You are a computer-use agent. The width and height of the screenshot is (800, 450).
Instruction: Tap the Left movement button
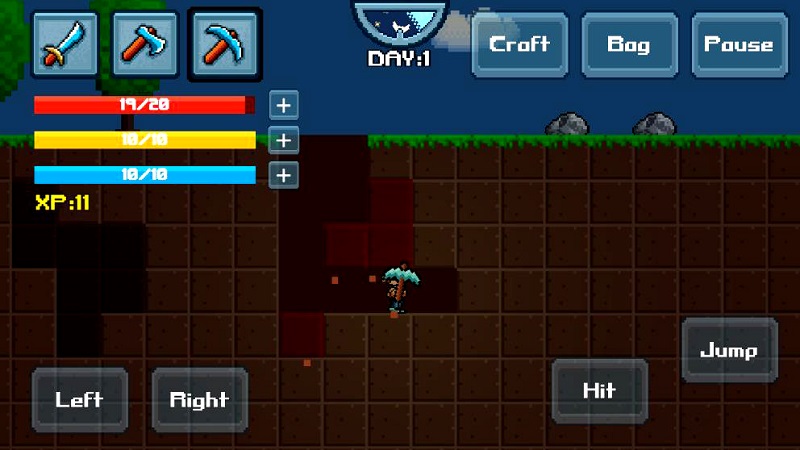coord(80,400)
